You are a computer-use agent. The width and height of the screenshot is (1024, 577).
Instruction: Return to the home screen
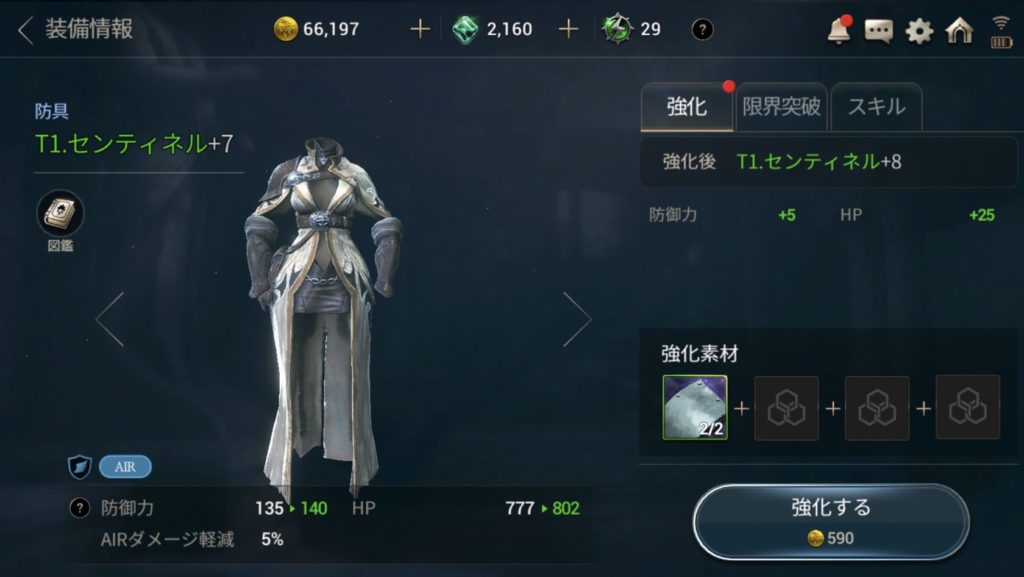tap(959, 31)
